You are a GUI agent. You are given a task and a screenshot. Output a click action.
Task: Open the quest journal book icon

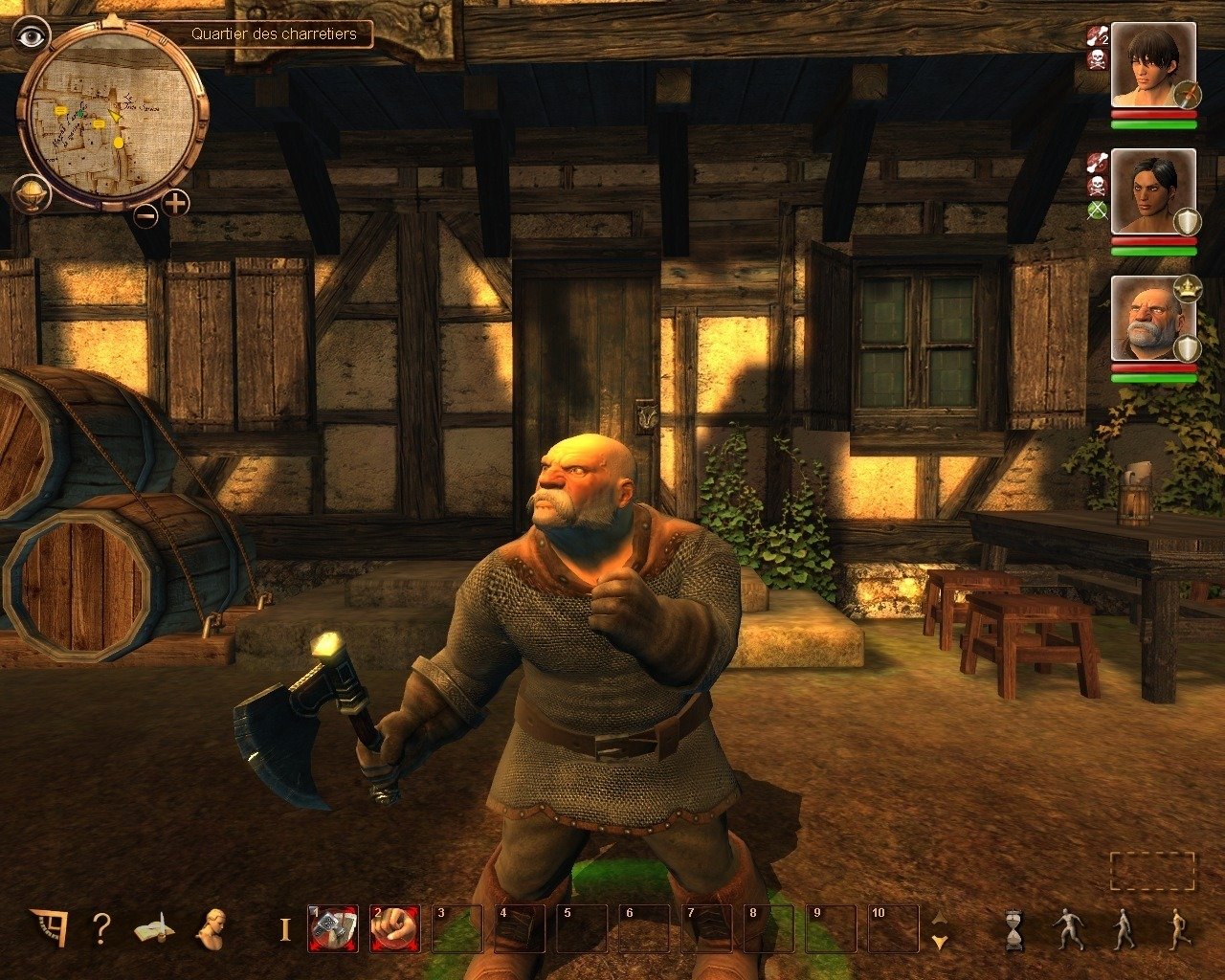153,927
